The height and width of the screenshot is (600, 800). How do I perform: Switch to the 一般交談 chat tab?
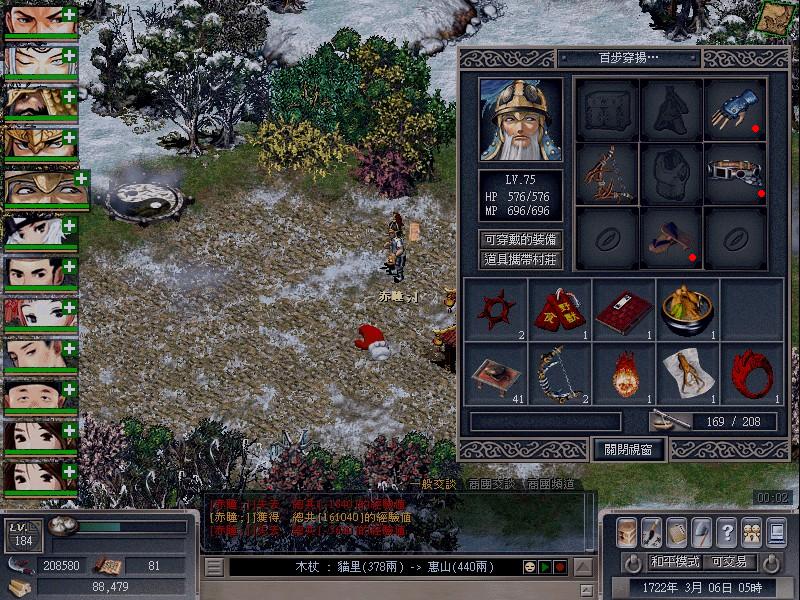(432, 484)
